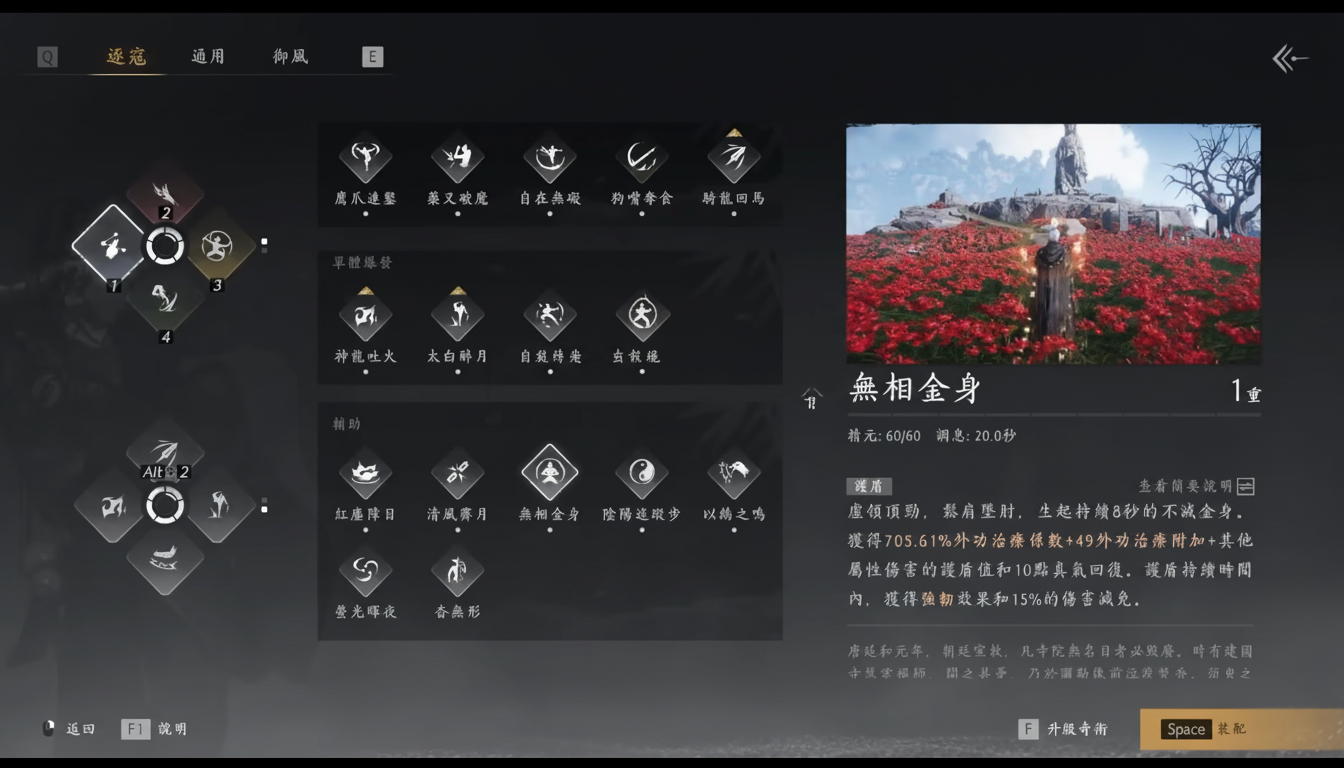Switch to the 通用 tab
The image size is (1344, 768).
[x=207, y=57]
